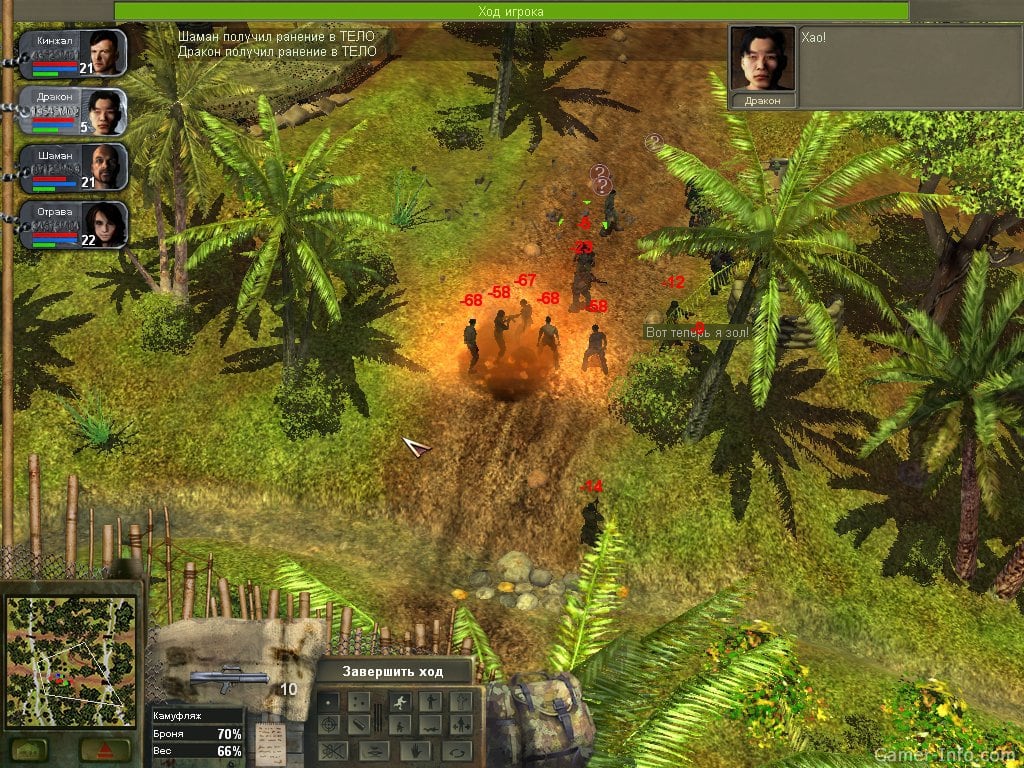Click the bullet reload button
Viewport: 1024px width, 768px height.
click(x=359, y=724)
